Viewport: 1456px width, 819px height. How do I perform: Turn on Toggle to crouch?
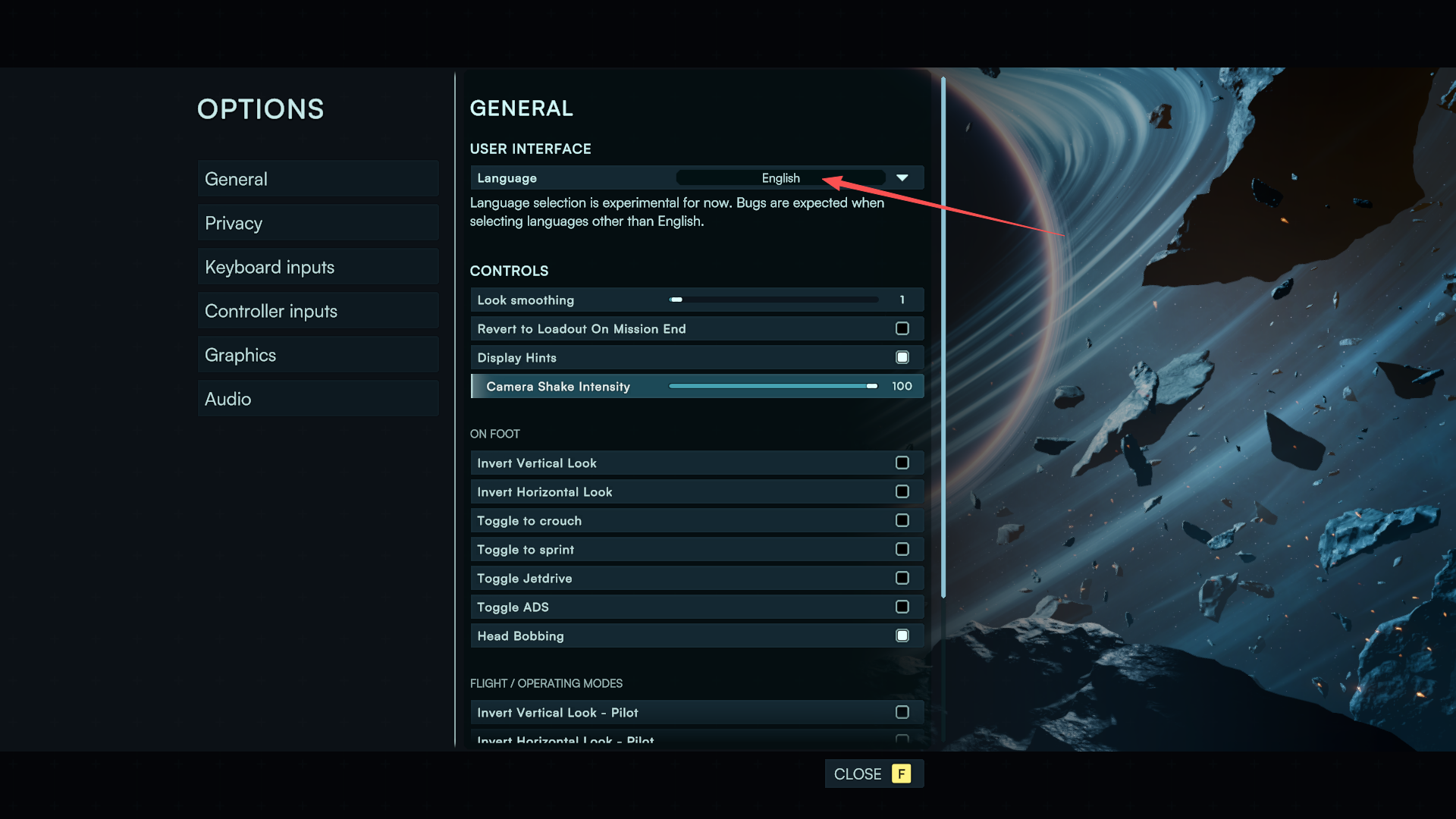902,520
